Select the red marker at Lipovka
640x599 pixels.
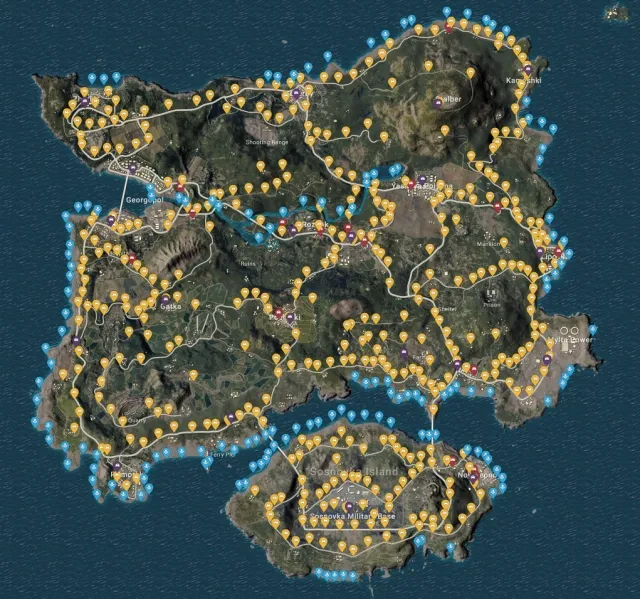(x=558, y=249)
